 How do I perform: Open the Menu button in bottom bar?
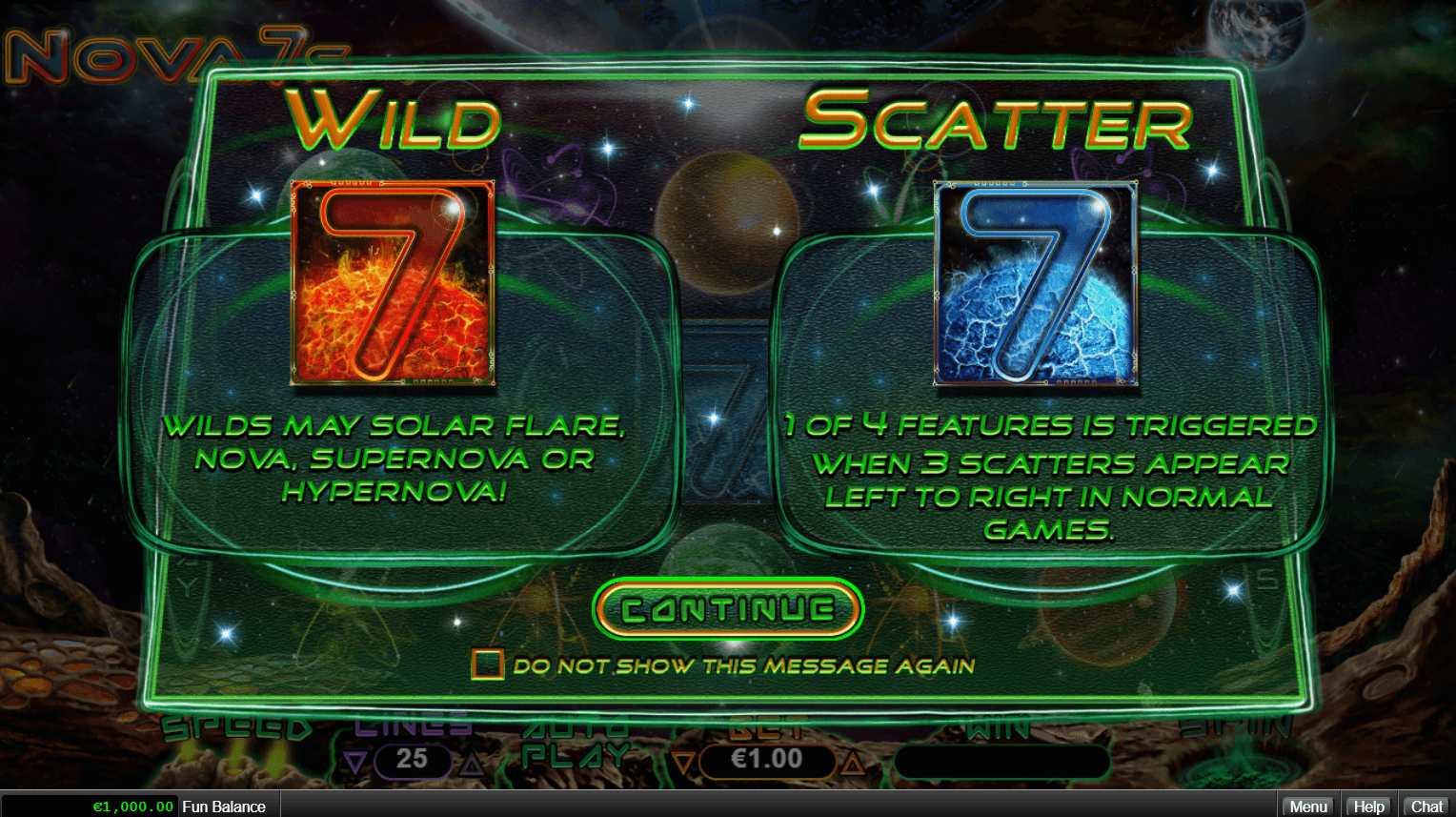(x=1307, y=807)
